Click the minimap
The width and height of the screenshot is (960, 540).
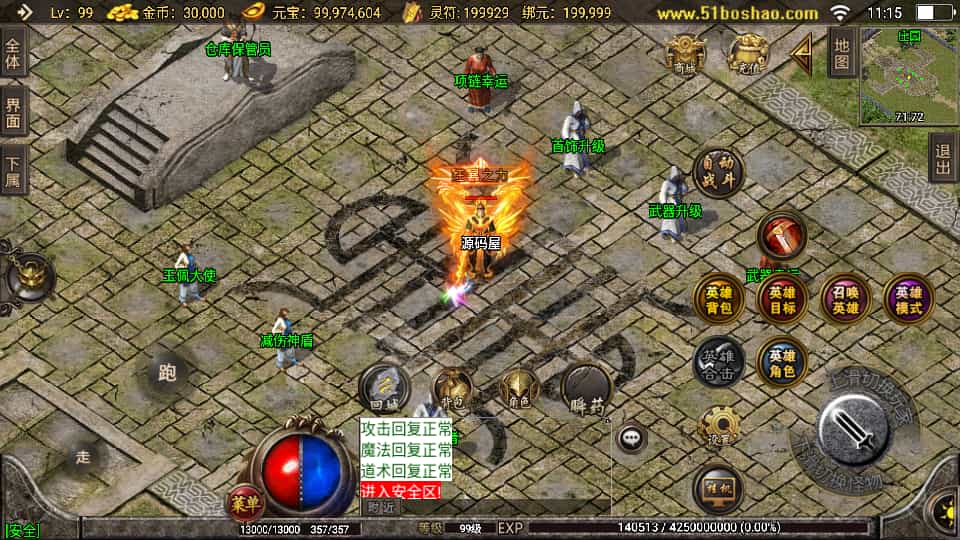[908, 75]
